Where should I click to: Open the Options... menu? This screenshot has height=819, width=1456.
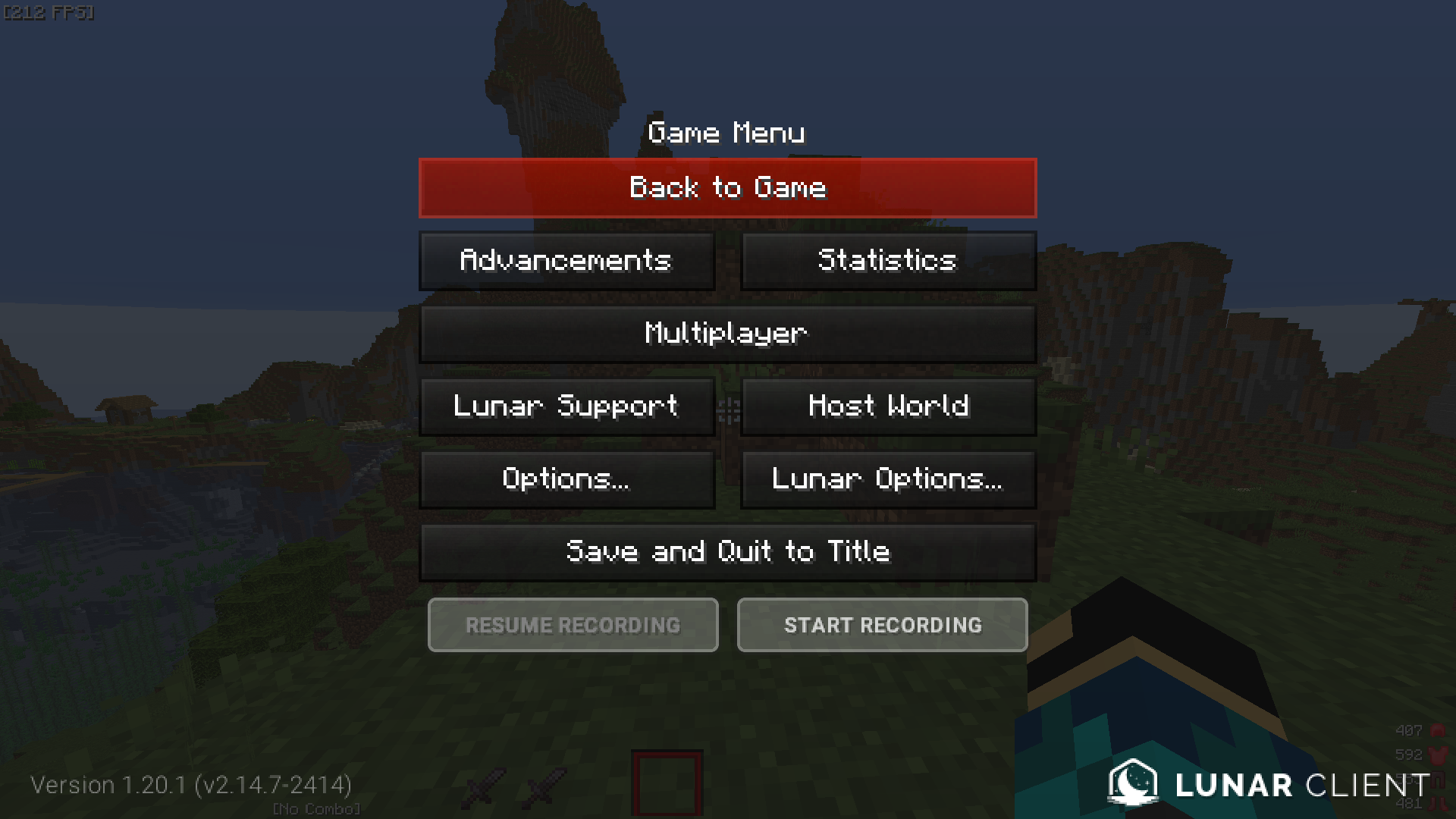pos(566,479)
